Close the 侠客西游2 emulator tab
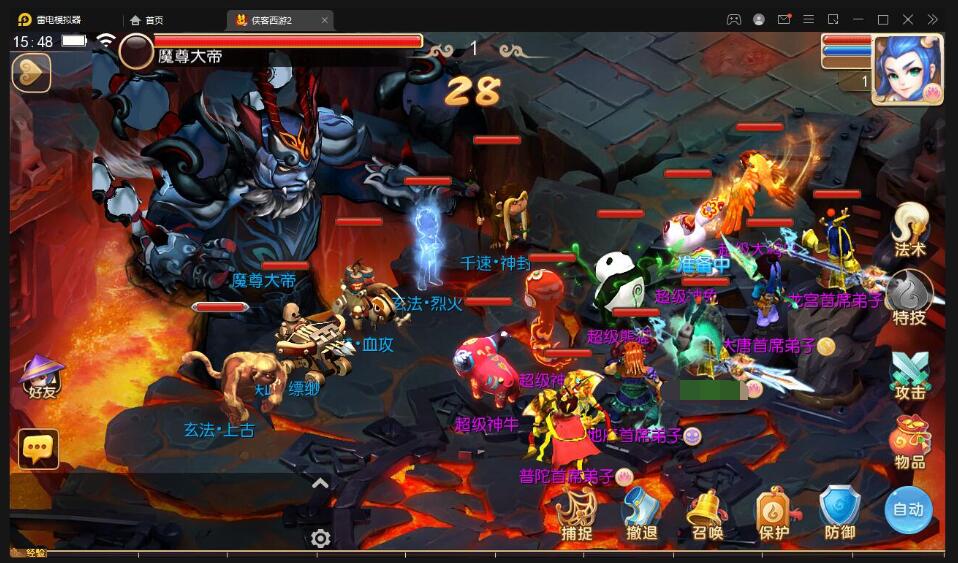958x563 pixels. point(324,20)
